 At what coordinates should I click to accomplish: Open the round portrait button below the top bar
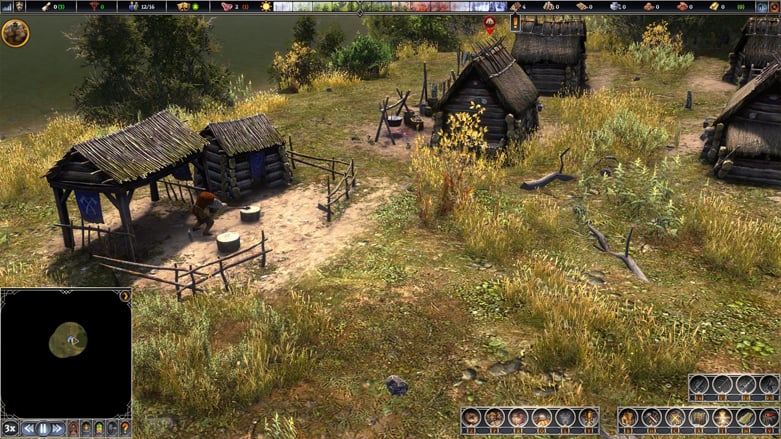pyautogui.click(x=15, y=33)
